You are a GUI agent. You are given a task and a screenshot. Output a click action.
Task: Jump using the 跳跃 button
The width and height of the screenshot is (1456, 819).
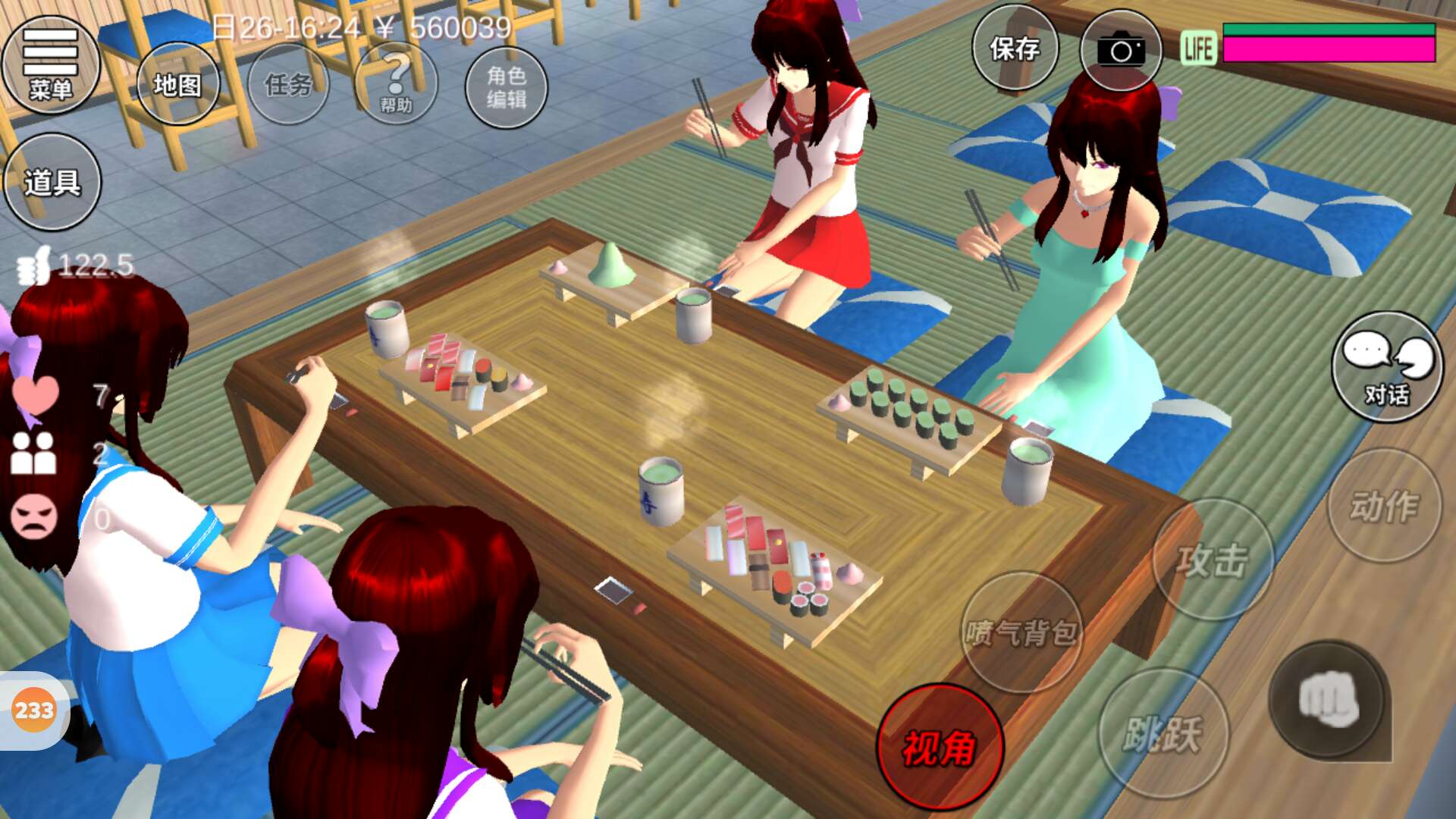click(1163, 733)
